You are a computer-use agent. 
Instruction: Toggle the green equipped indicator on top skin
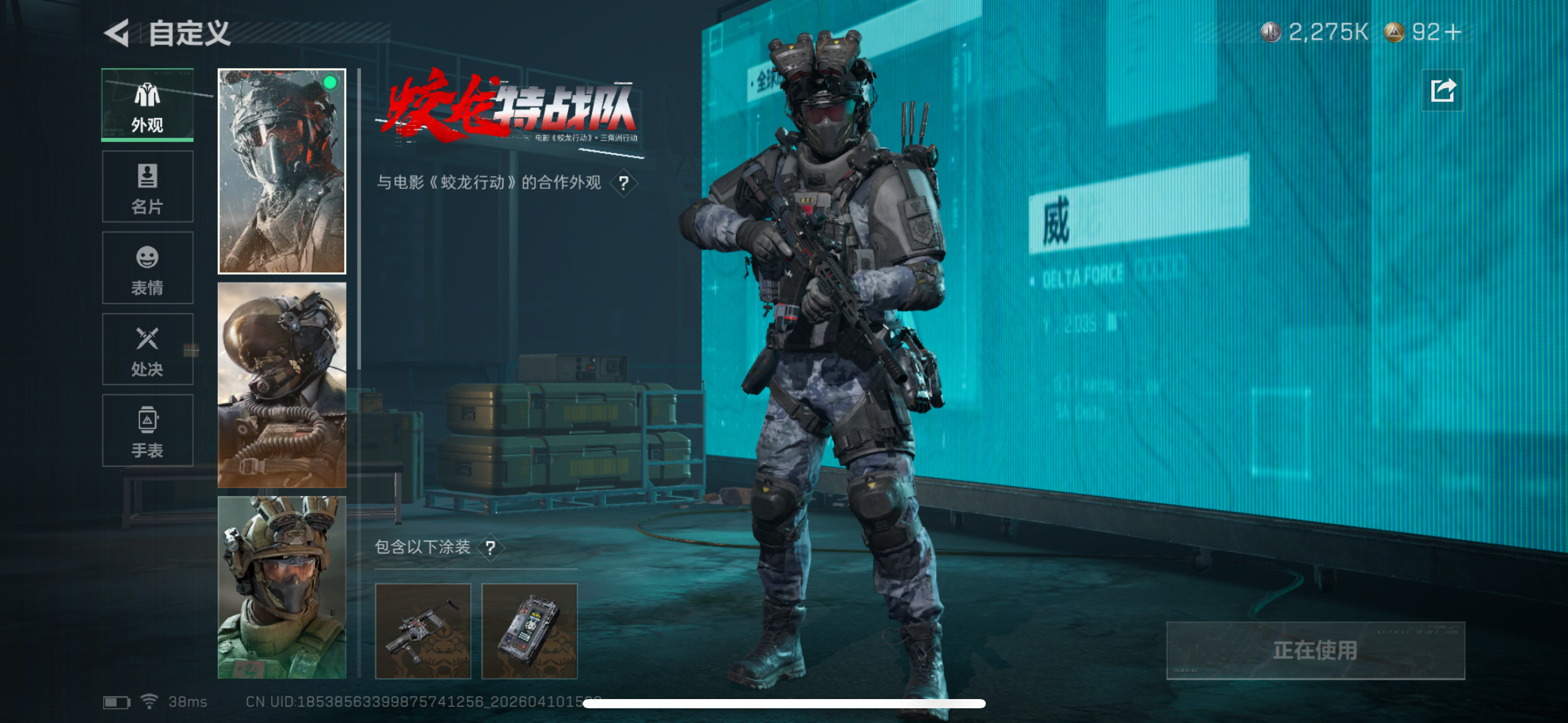tap(329, 82)
